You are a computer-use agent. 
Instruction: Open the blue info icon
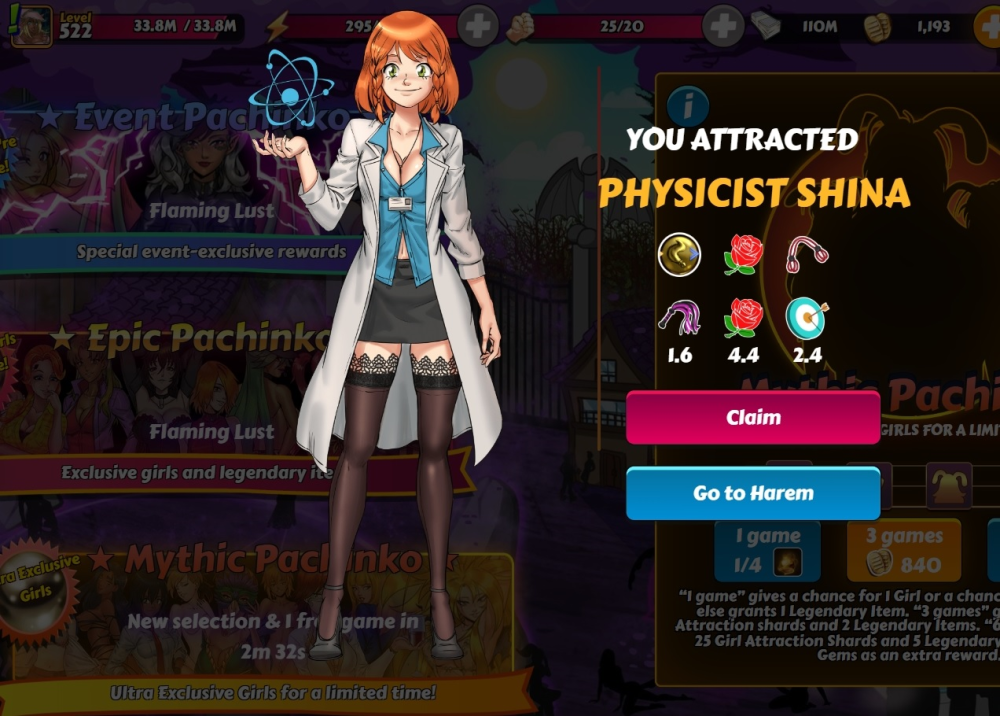(688, 104)
